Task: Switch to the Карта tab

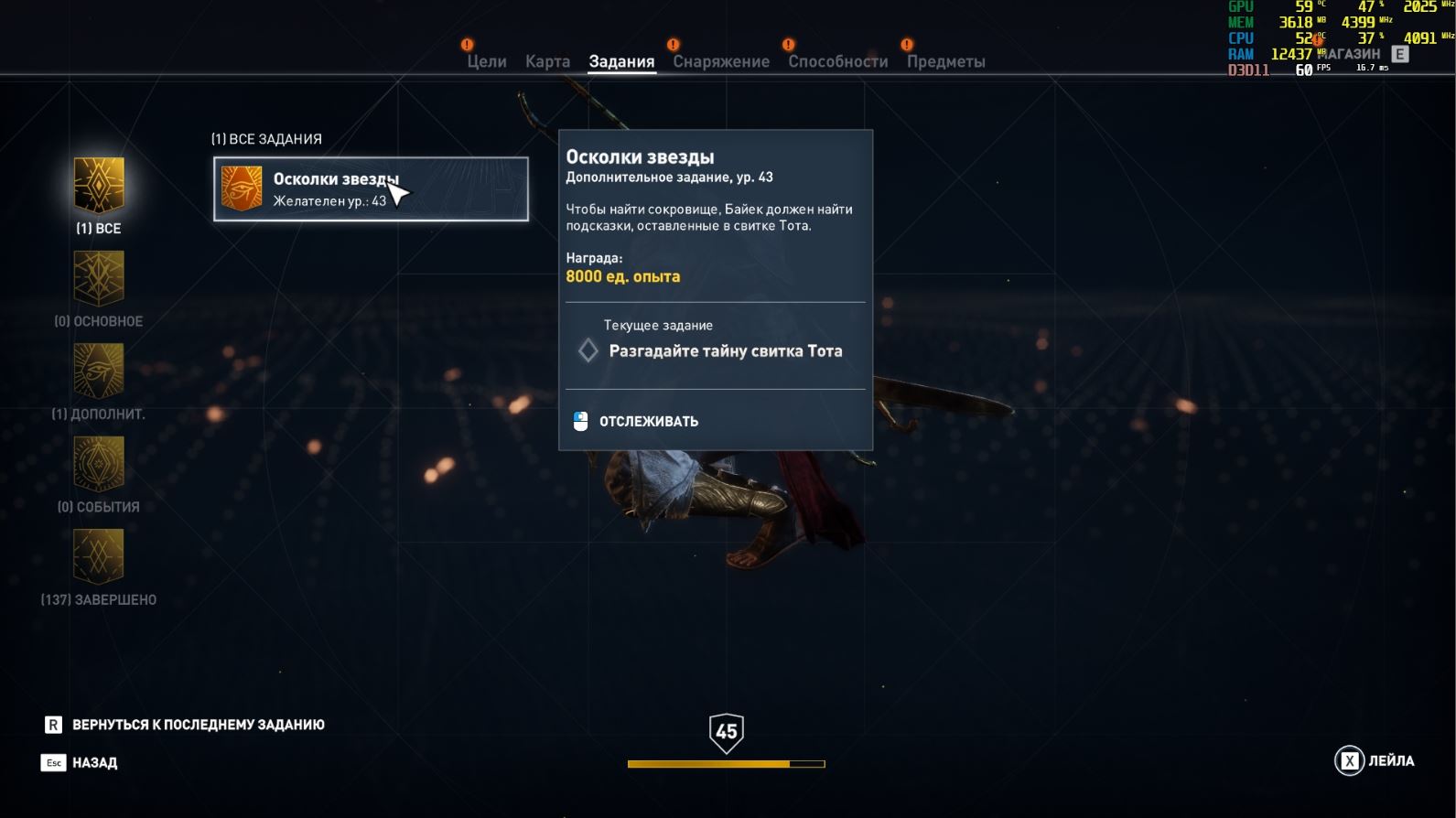Action: coord(547,61)
